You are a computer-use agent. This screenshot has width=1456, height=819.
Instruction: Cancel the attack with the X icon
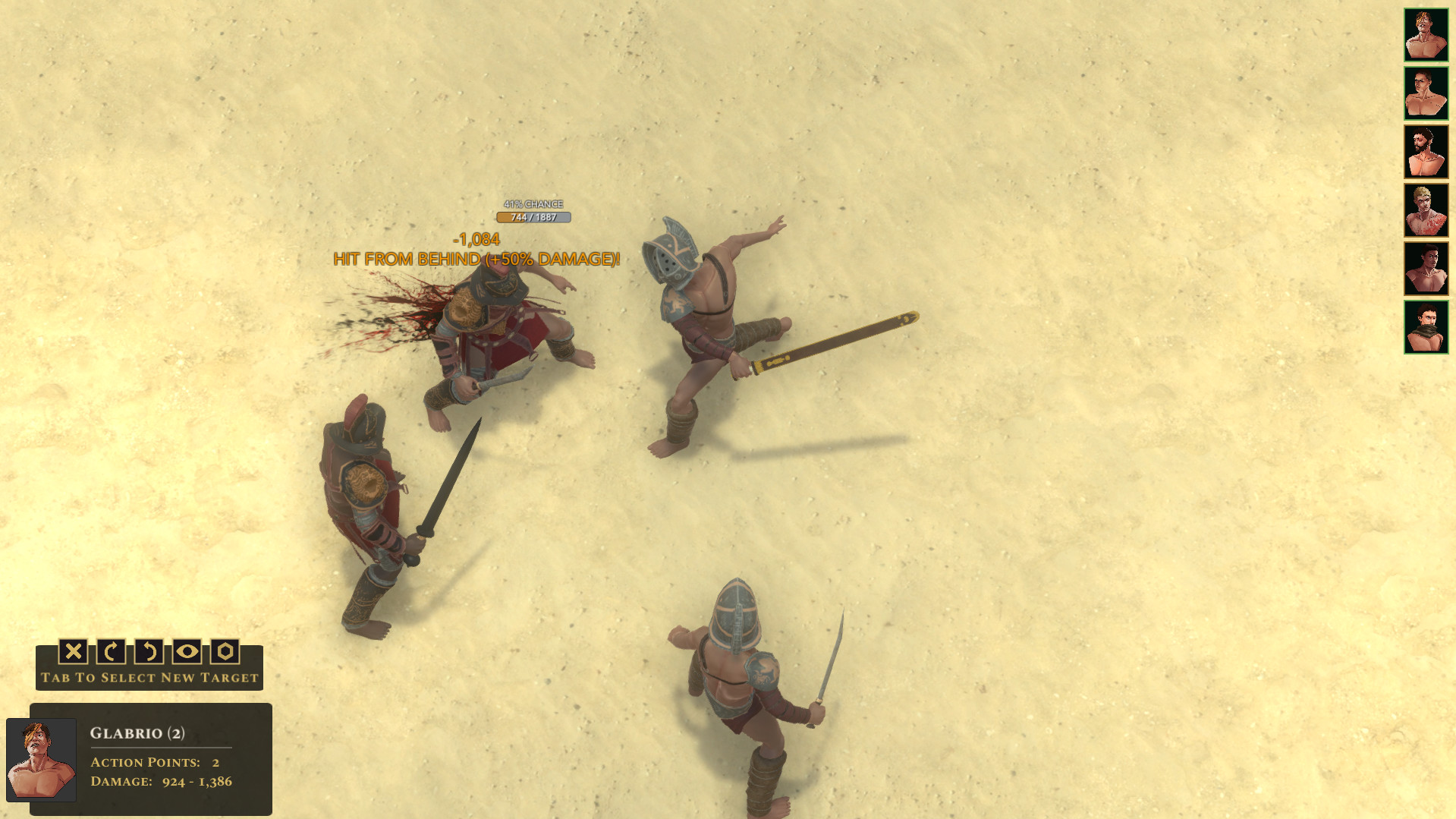(74, 652)
